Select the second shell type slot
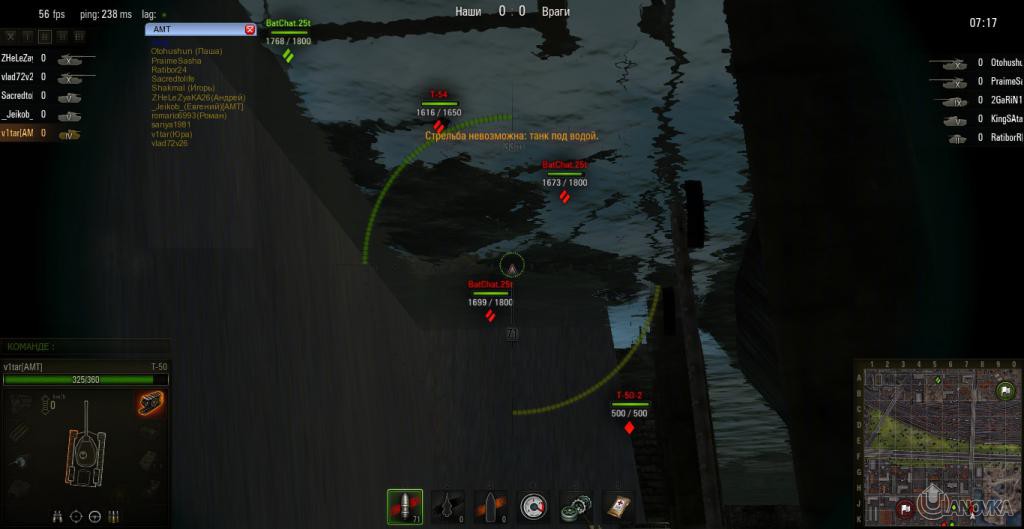Screen dimensions: 1024x529 point(449,507)
